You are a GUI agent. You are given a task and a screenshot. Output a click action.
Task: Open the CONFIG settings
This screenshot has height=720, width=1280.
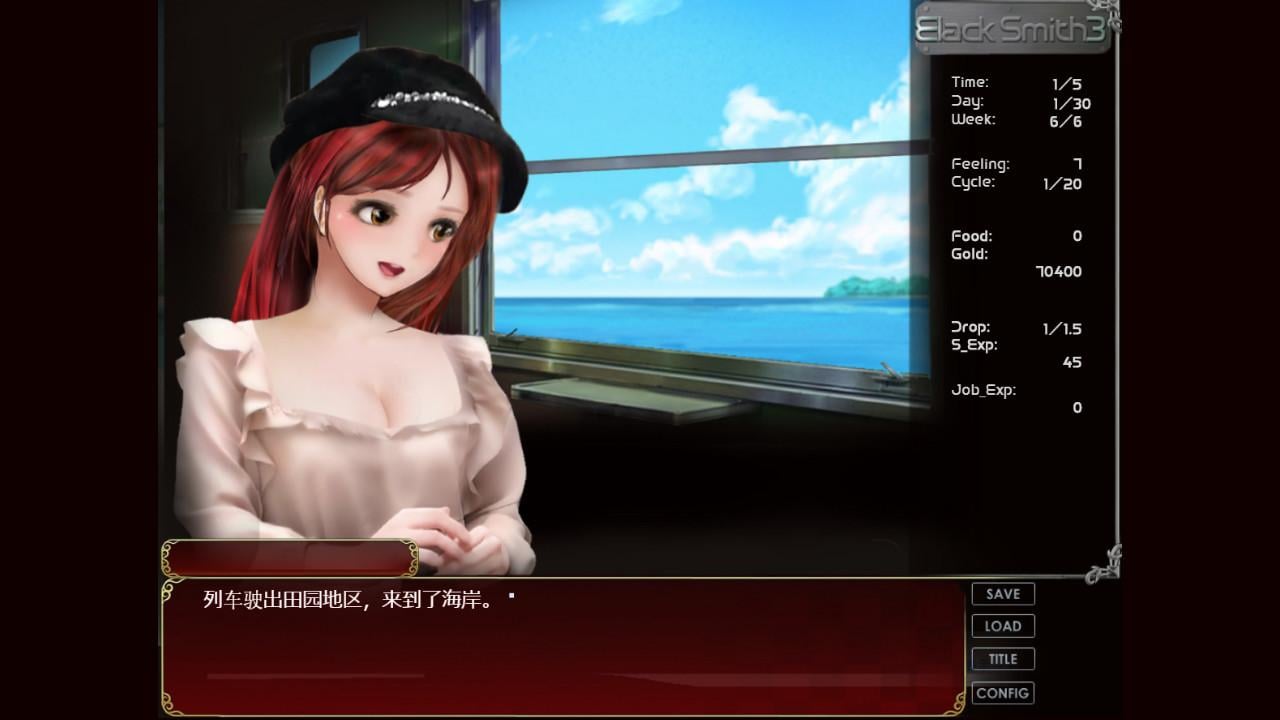tap(1002, 692)
